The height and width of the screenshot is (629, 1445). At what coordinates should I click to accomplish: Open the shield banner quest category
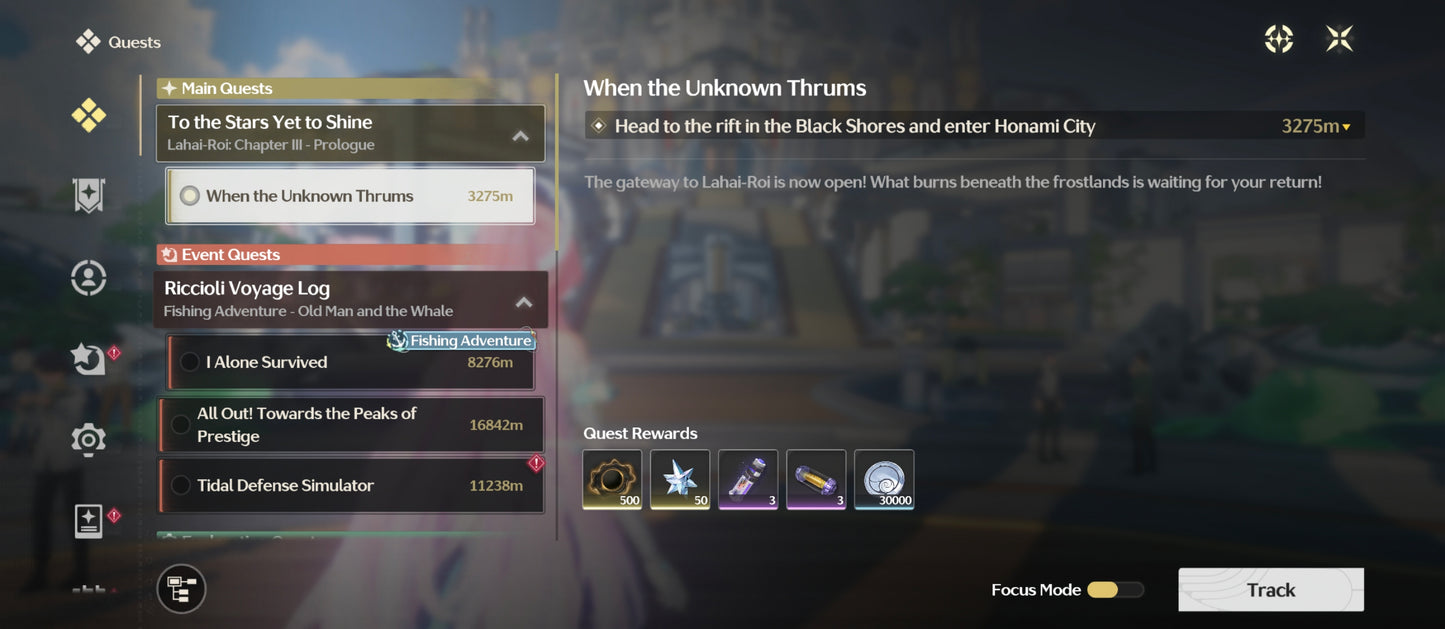tap(88, 196)
